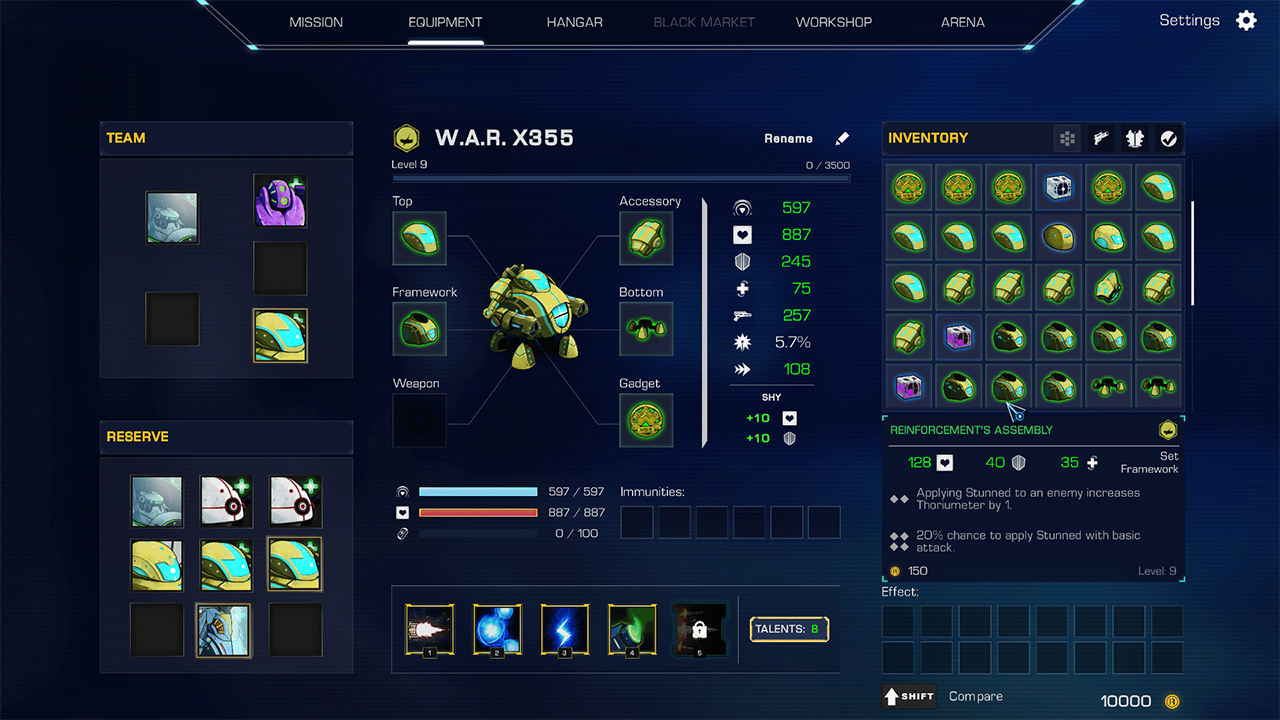This screenshot has height=720, width=1280.
Task: Toggle the weapon inventory filter
Action: 1100,138
